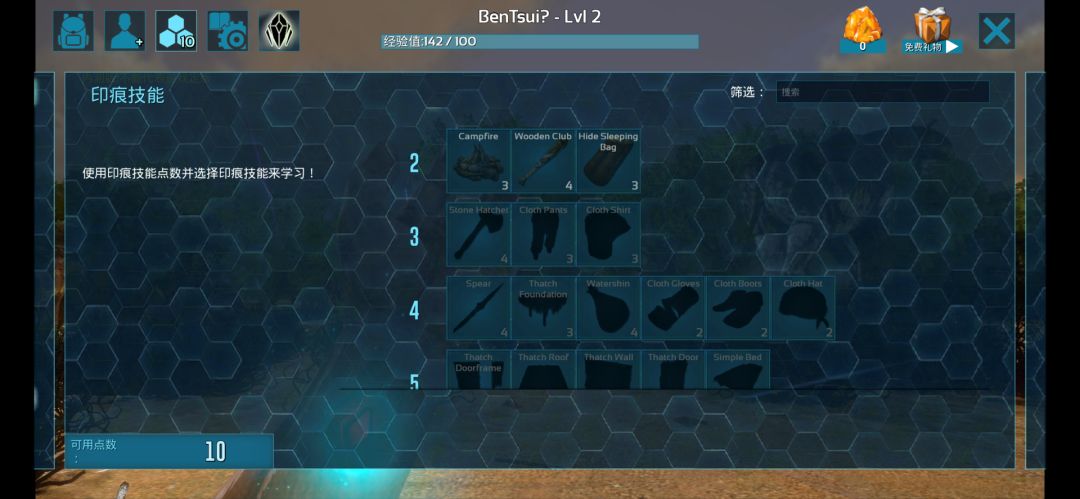Switch to the engram hexagons tab

[176, 31]
